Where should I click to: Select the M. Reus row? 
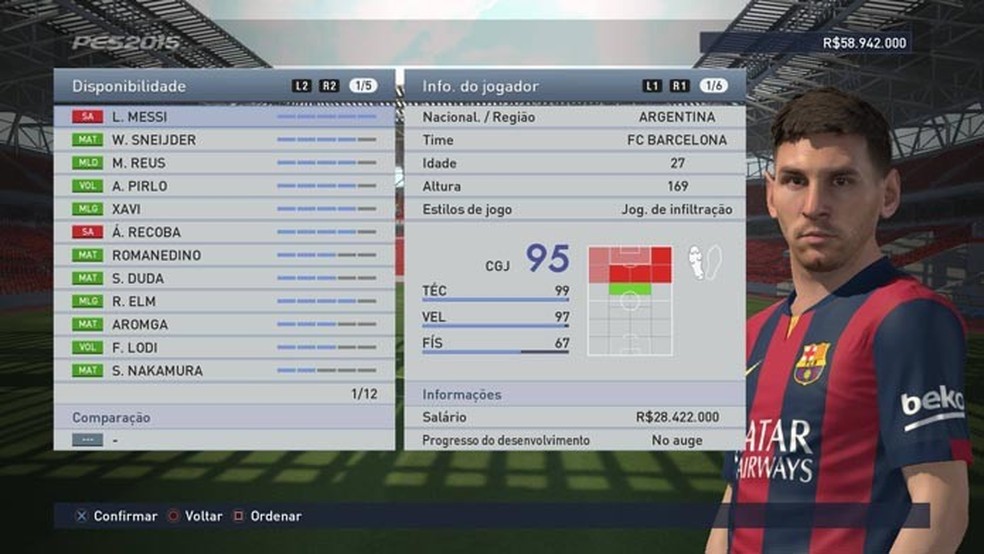click(224, 163)
